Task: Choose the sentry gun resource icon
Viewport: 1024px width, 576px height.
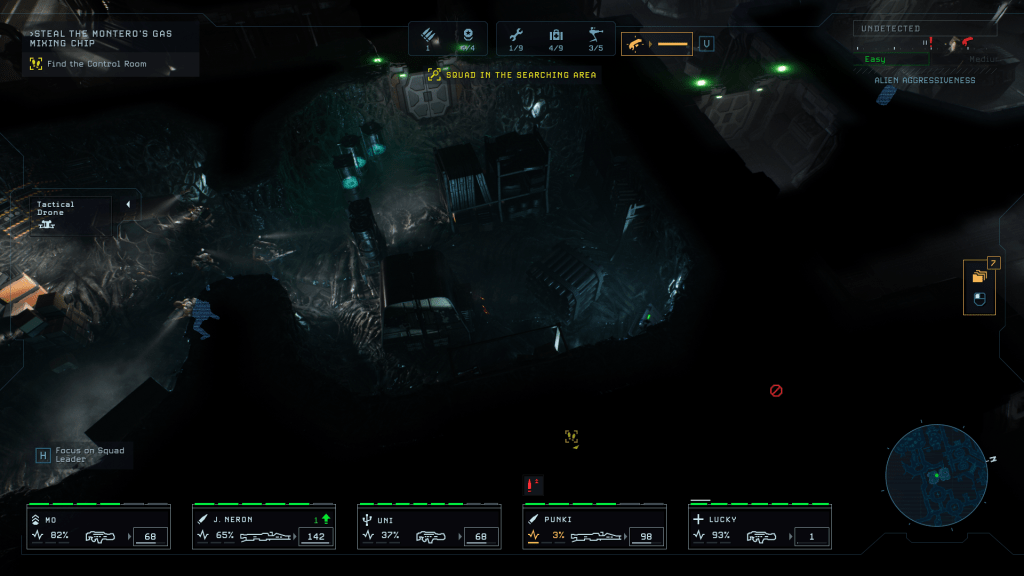Action: pyautogui.click(x=596, y=37)
